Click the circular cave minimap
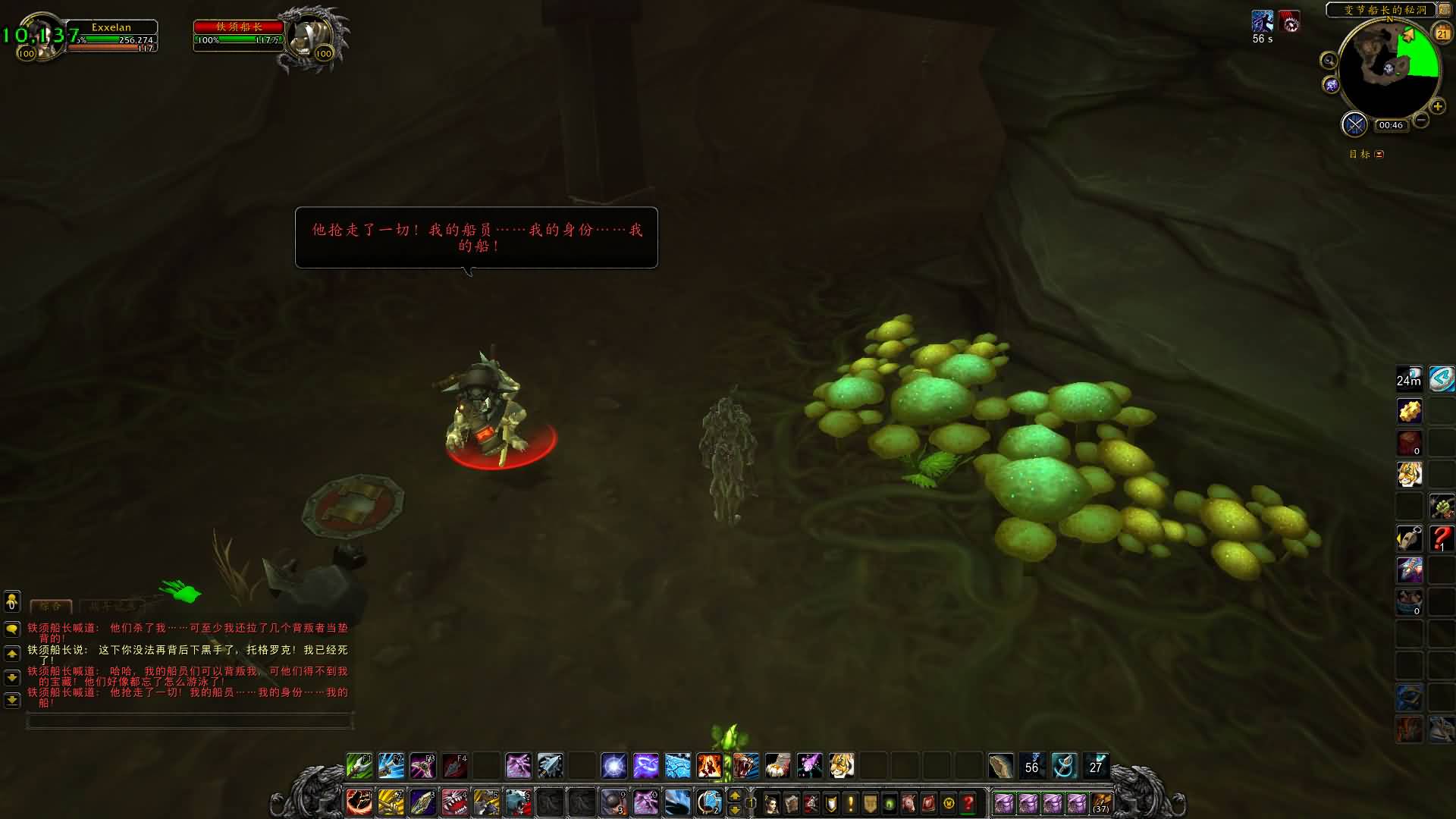 pyautogui.click(x=1389, y=70)
